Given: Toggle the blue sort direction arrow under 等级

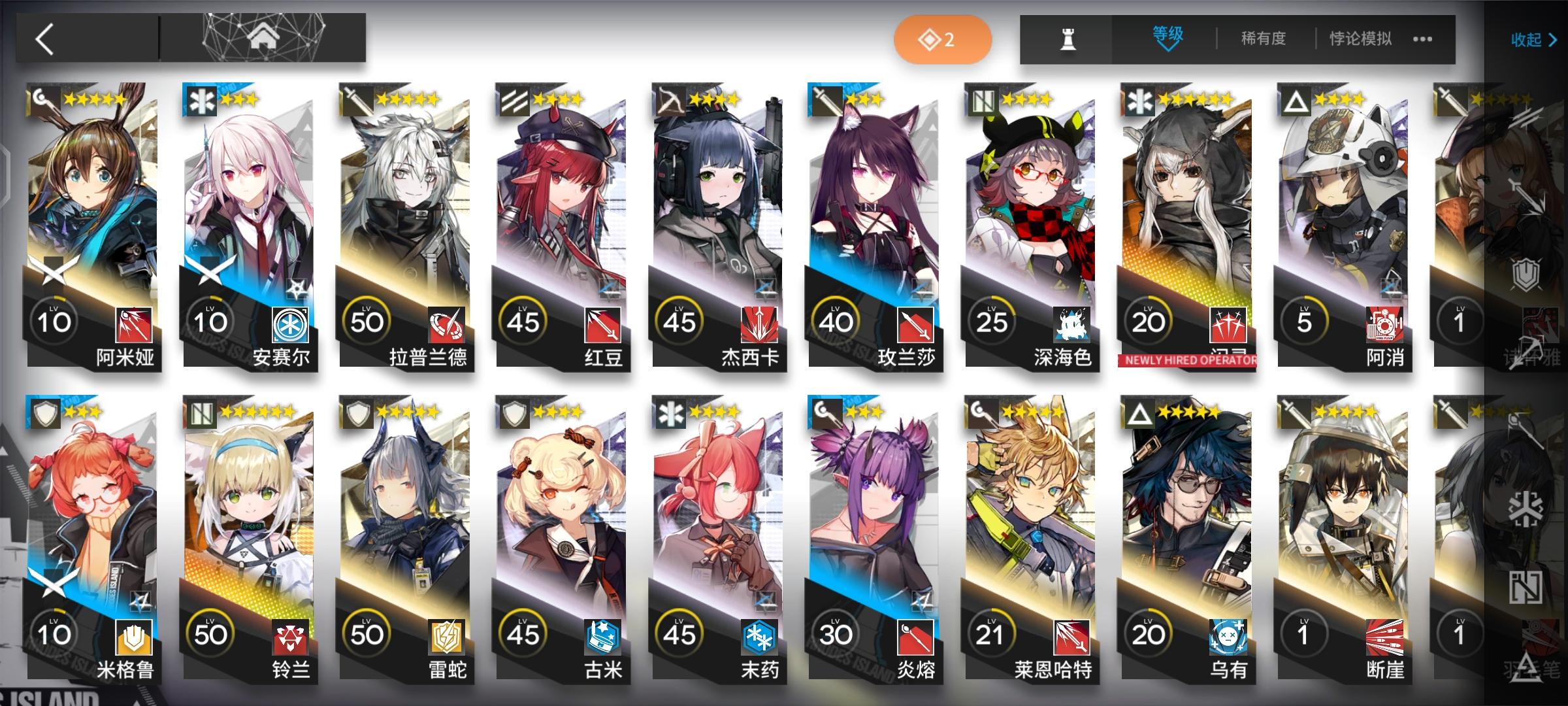Looking at the screenshot, I should [1169, 47].
